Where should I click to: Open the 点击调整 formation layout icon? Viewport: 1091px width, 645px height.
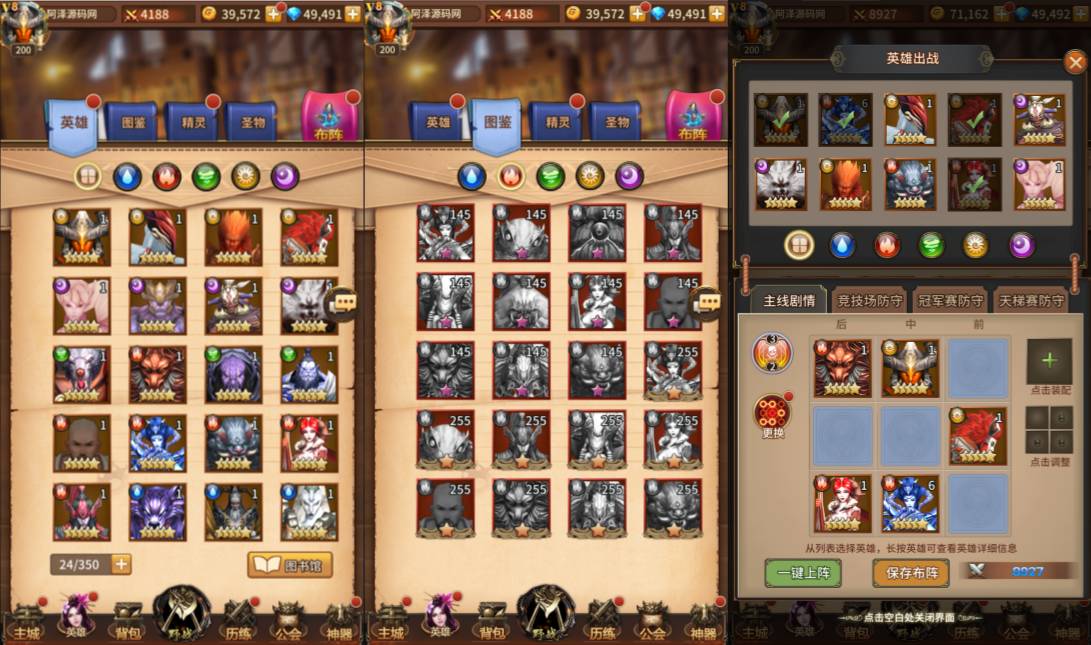point(1048,429)
